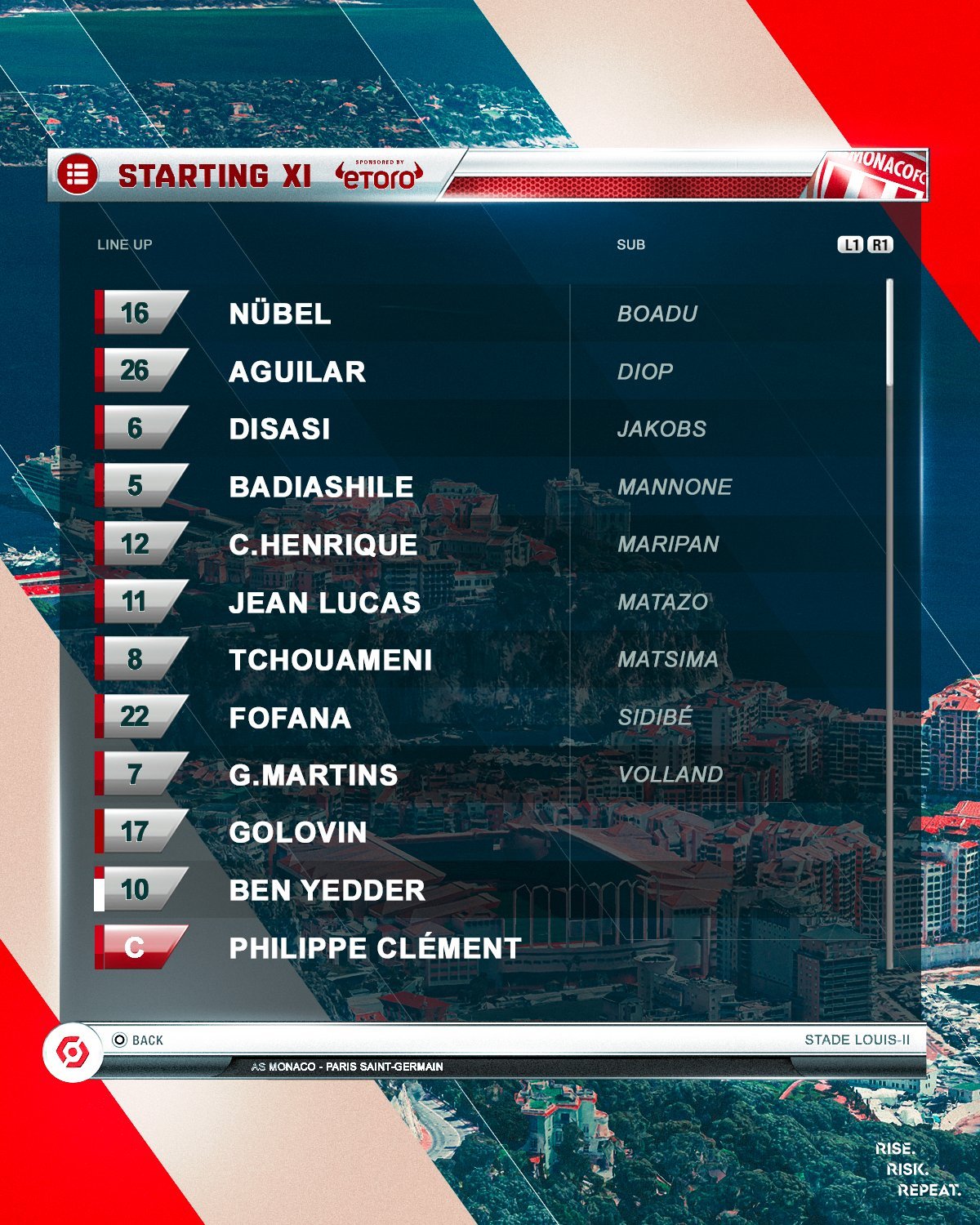Open the Starting XI list icon

78,175
